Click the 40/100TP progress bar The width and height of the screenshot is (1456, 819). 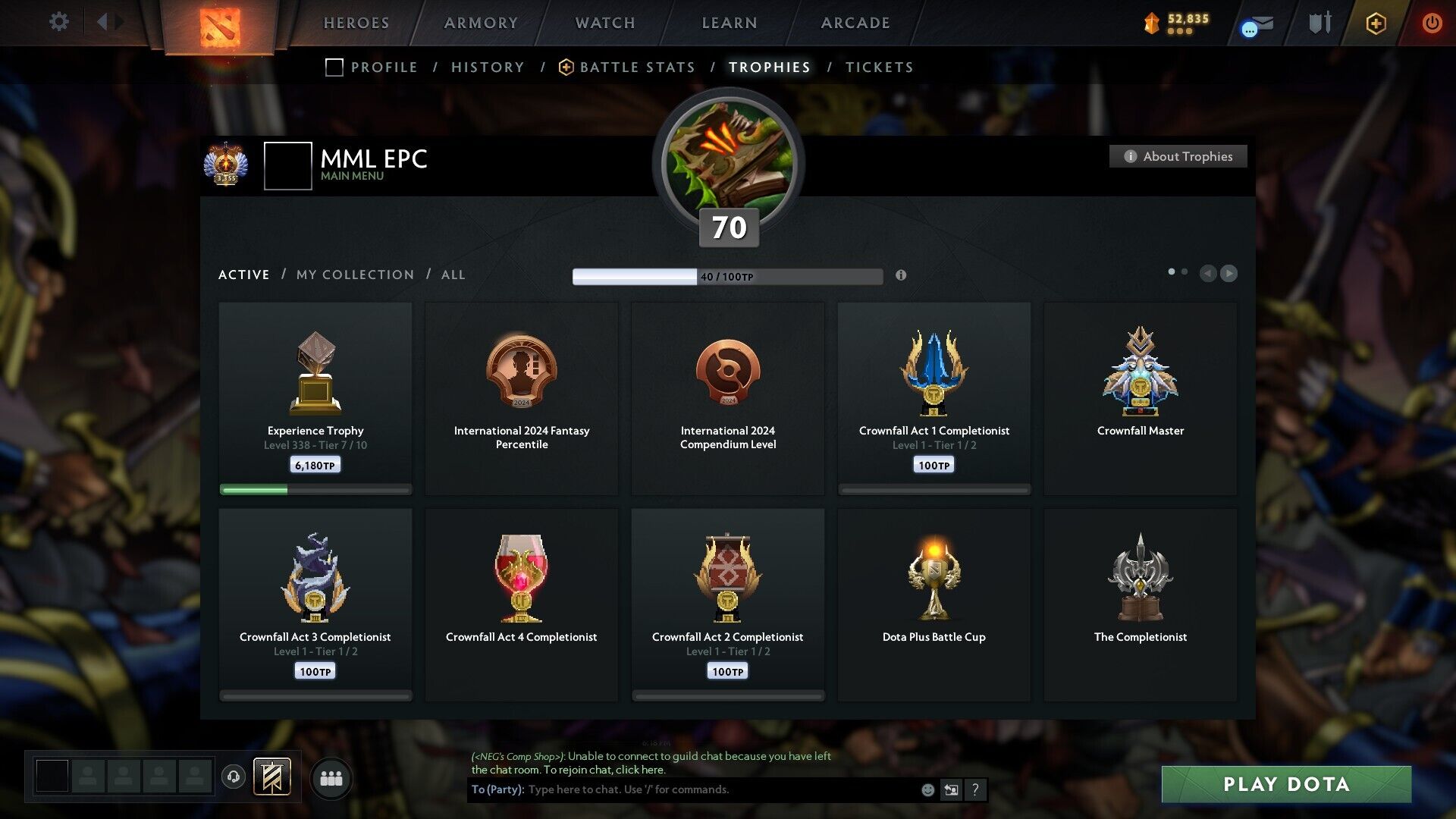pos(726,276)
